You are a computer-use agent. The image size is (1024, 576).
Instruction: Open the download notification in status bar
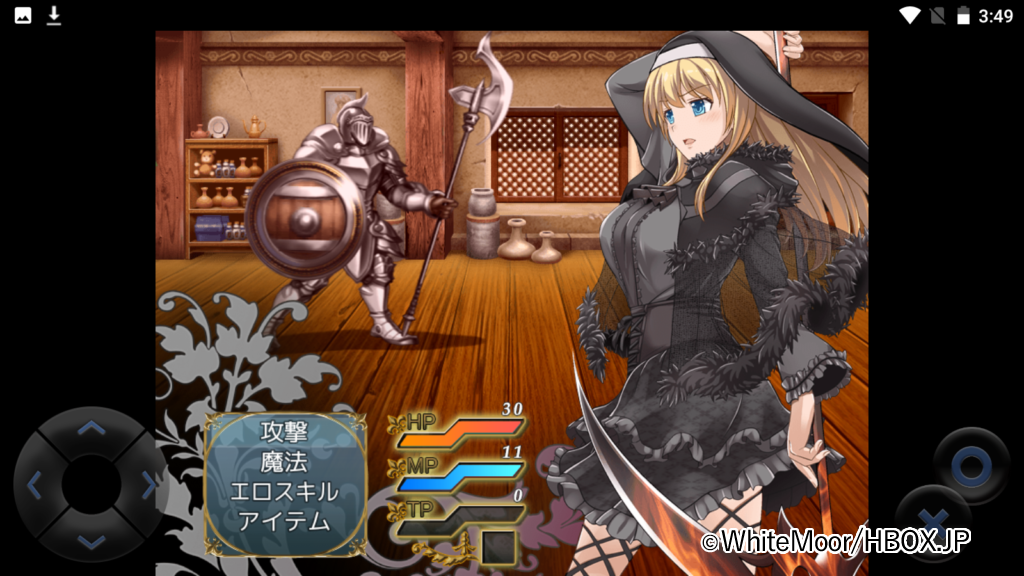click(53, 15)
